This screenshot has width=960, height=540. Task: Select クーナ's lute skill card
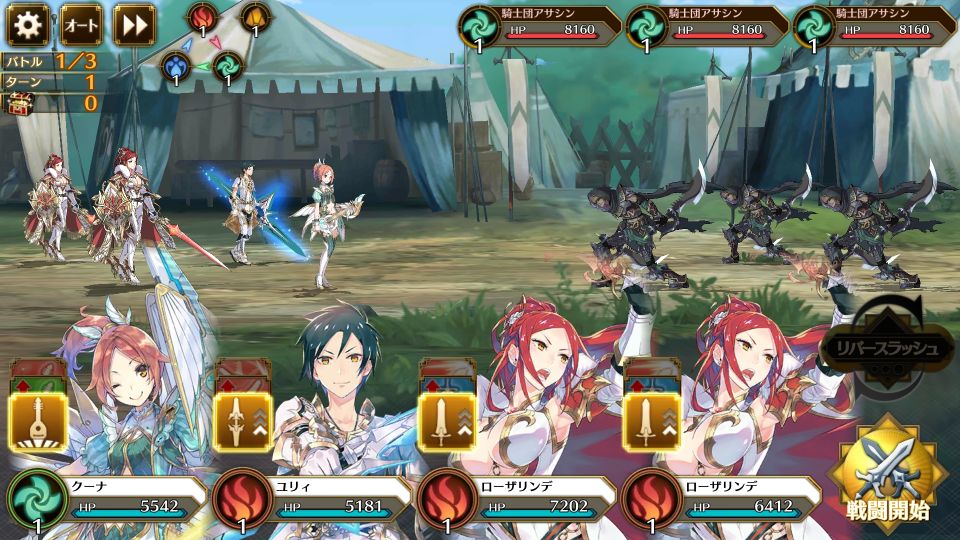coord(38,421)
